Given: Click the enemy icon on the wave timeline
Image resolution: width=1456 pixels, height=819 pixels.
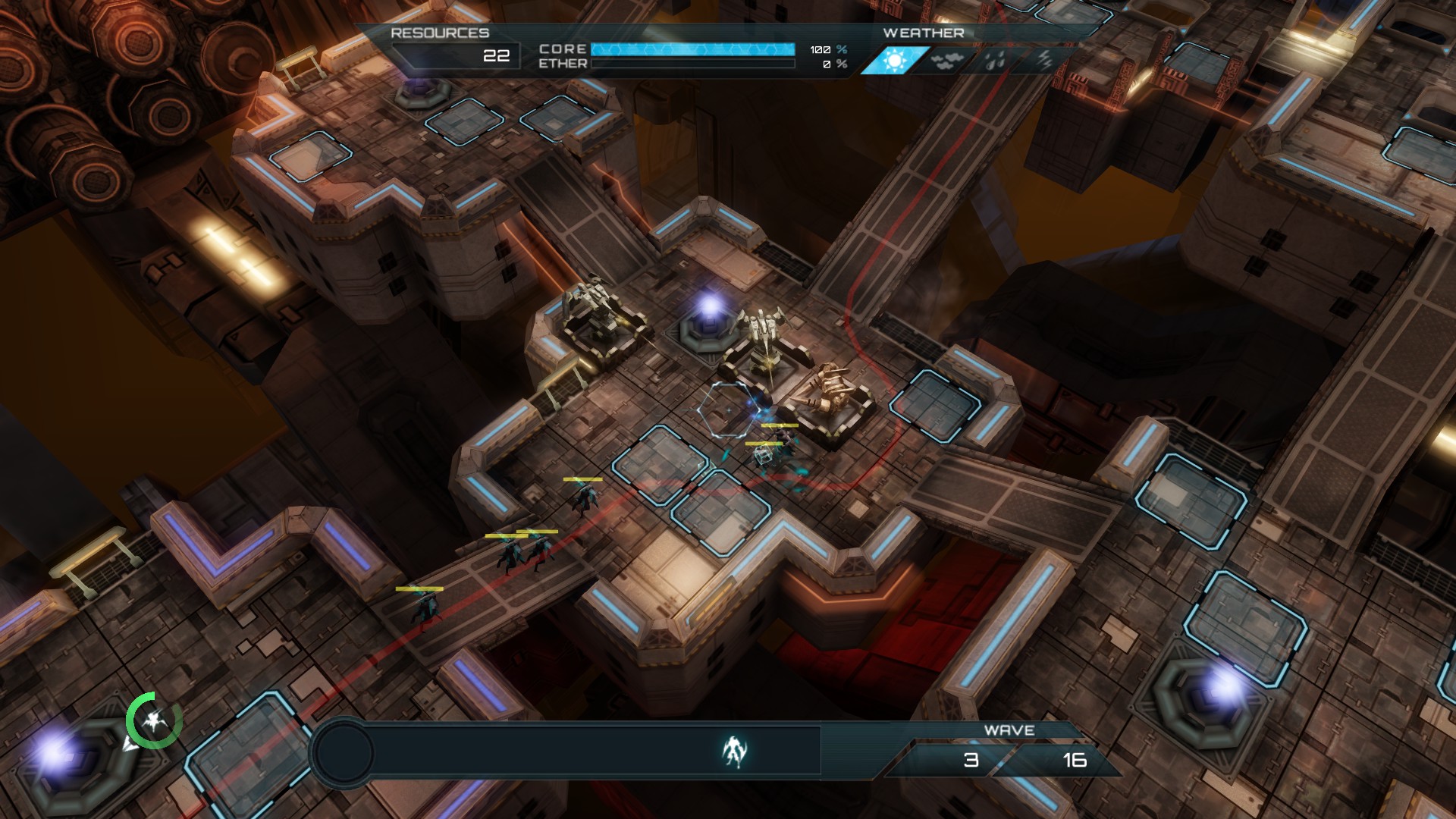Looking at the screenshot, I should pyautogui.click(x=733, y=752).
